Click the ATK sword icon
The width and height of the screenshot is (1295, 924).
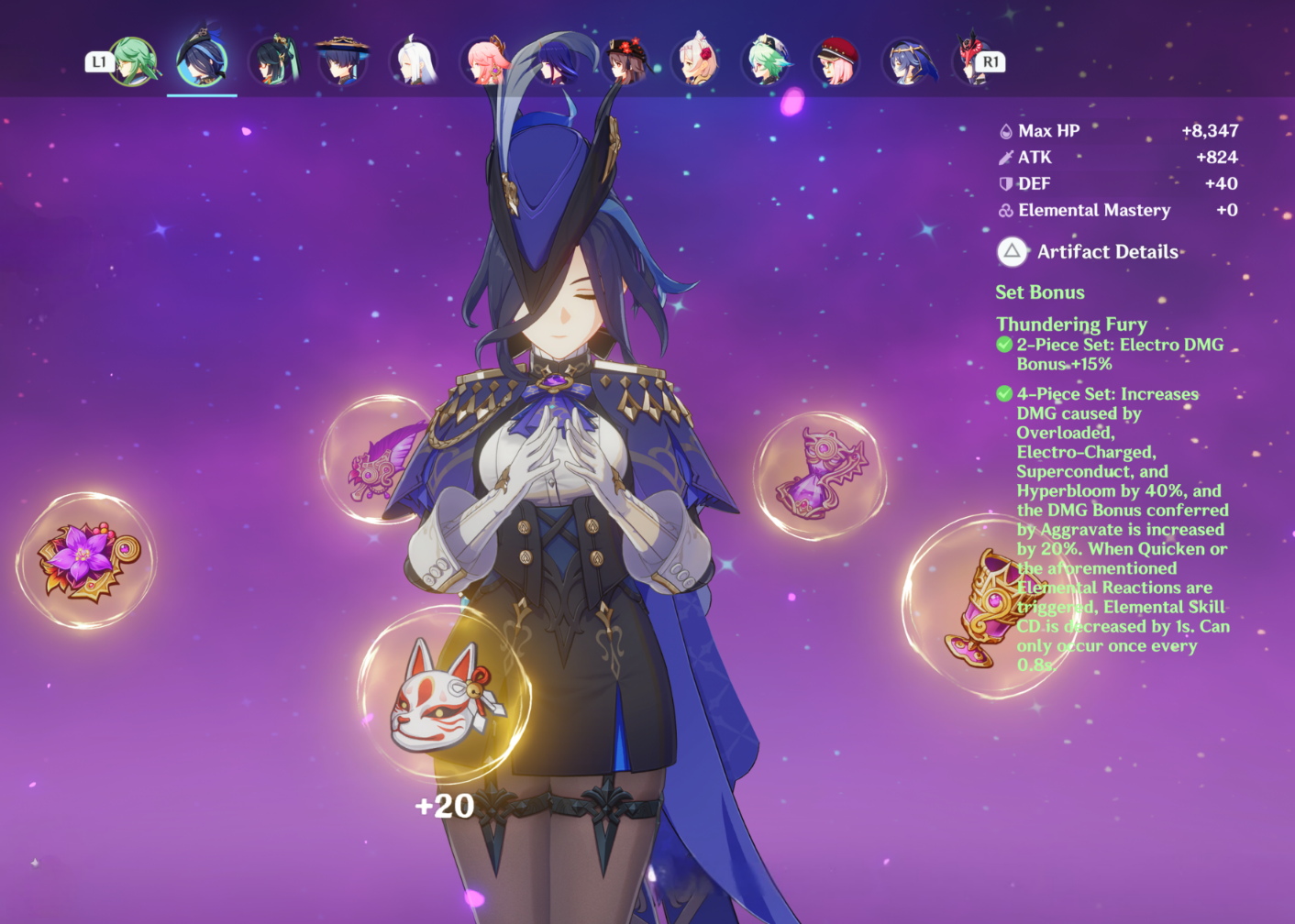(x=1005, y=157)
